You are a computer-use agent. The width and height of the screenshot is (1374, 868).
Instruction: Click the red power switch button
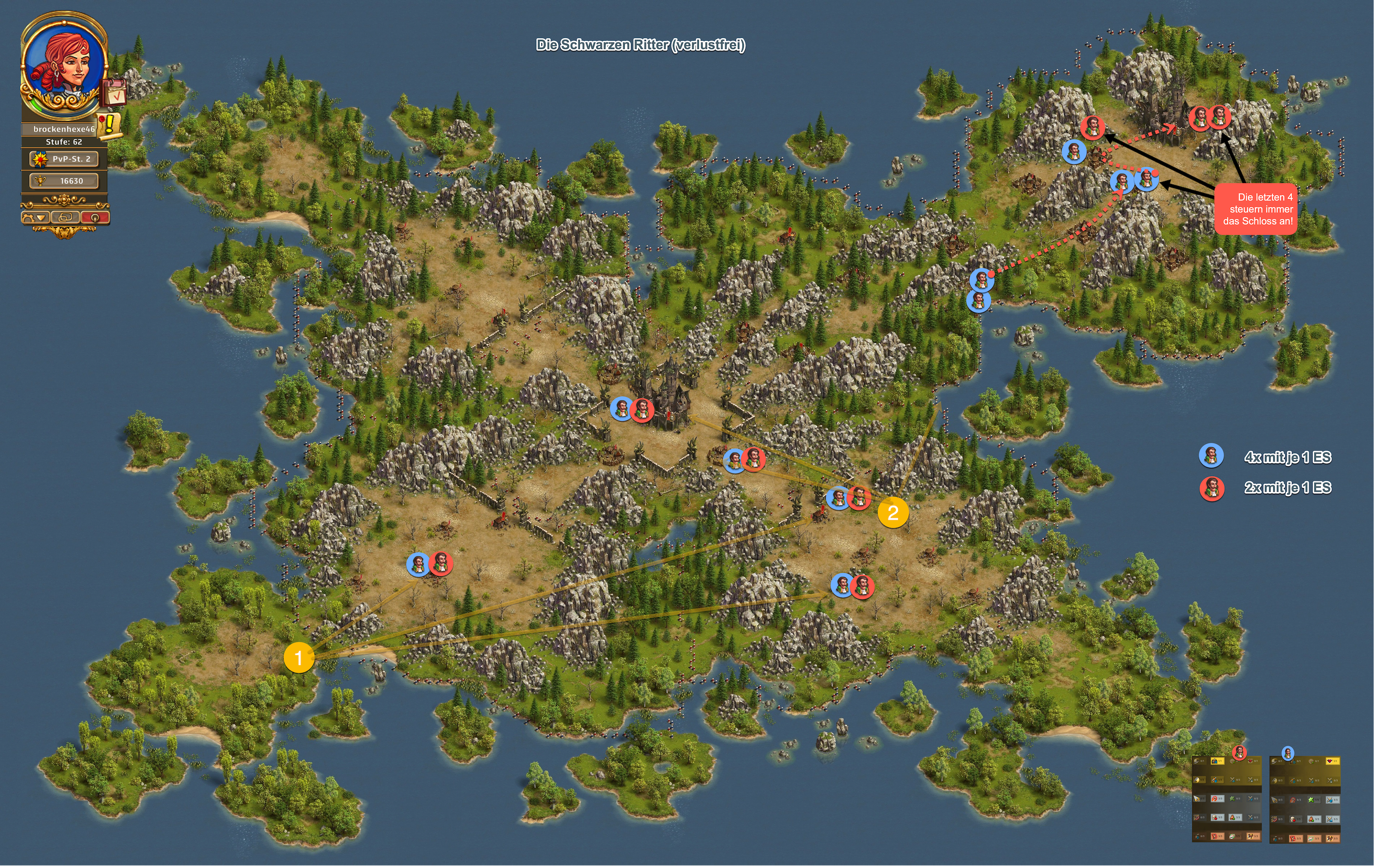[94, 217]
